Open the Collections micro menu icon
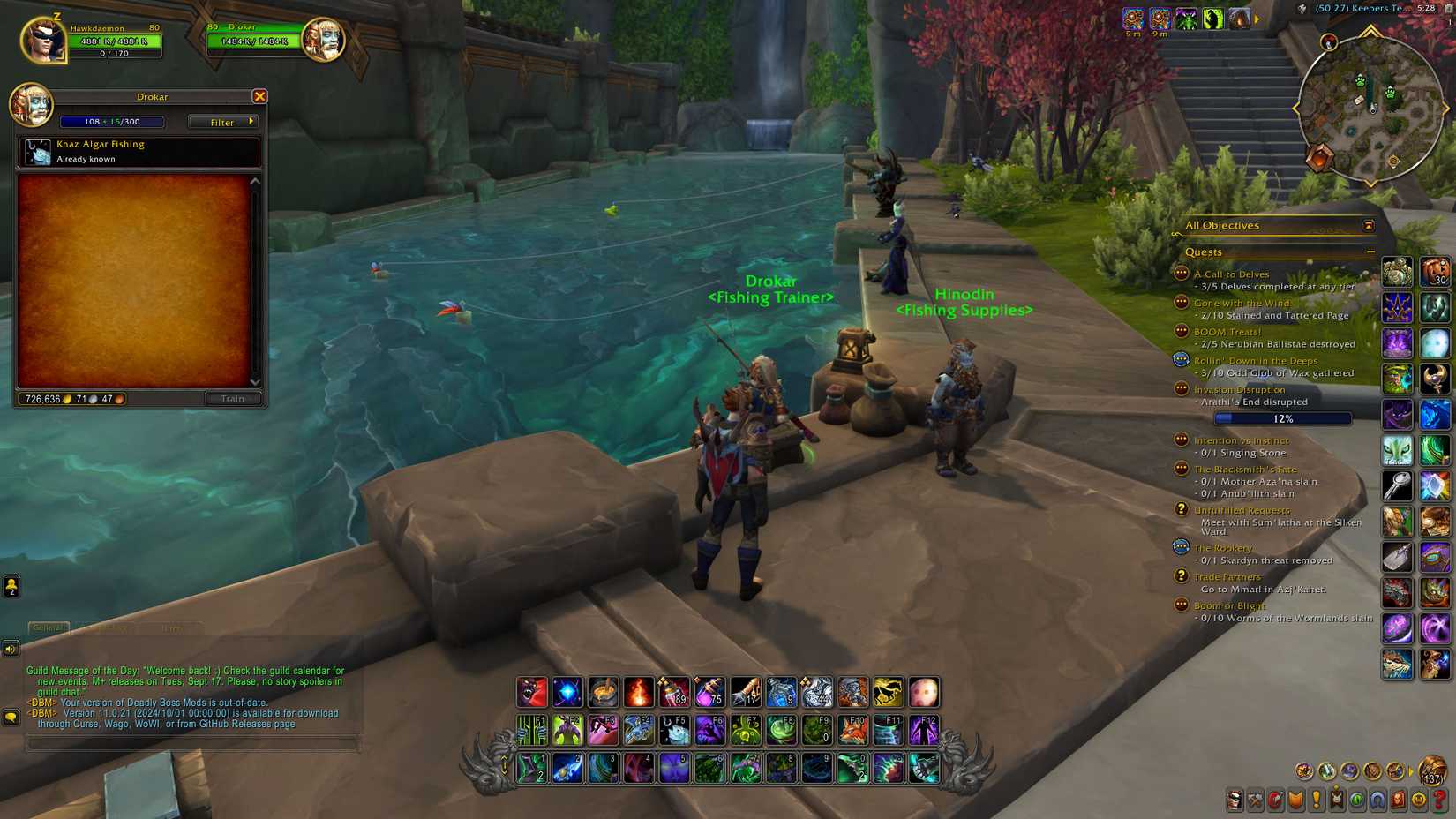The height and width of the screenshot is (819, 1456). coord(1377,801)
